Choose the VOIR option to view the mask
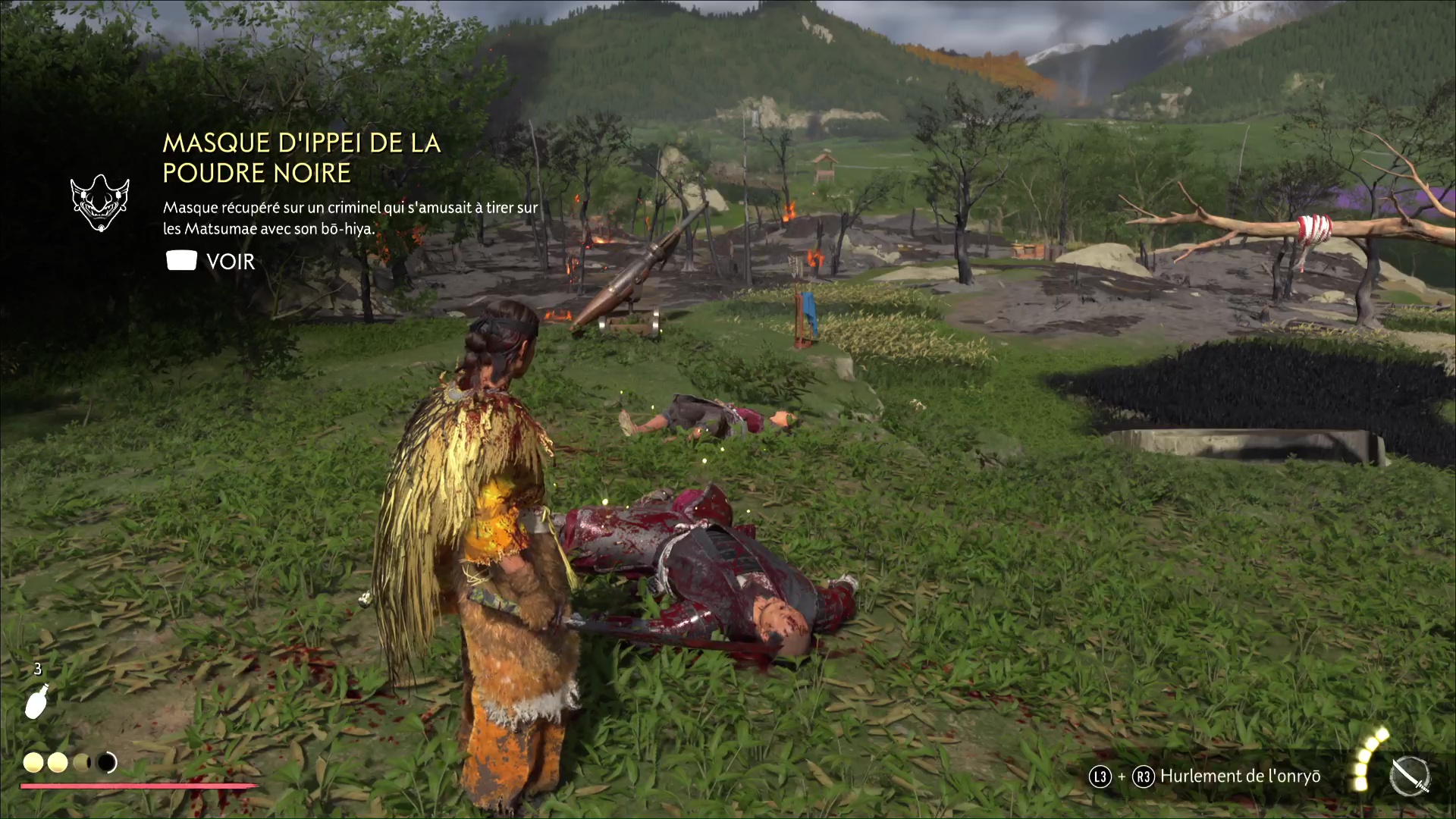Image resolution: width=1456 pixels, height=819 pixels. [211, 262]
